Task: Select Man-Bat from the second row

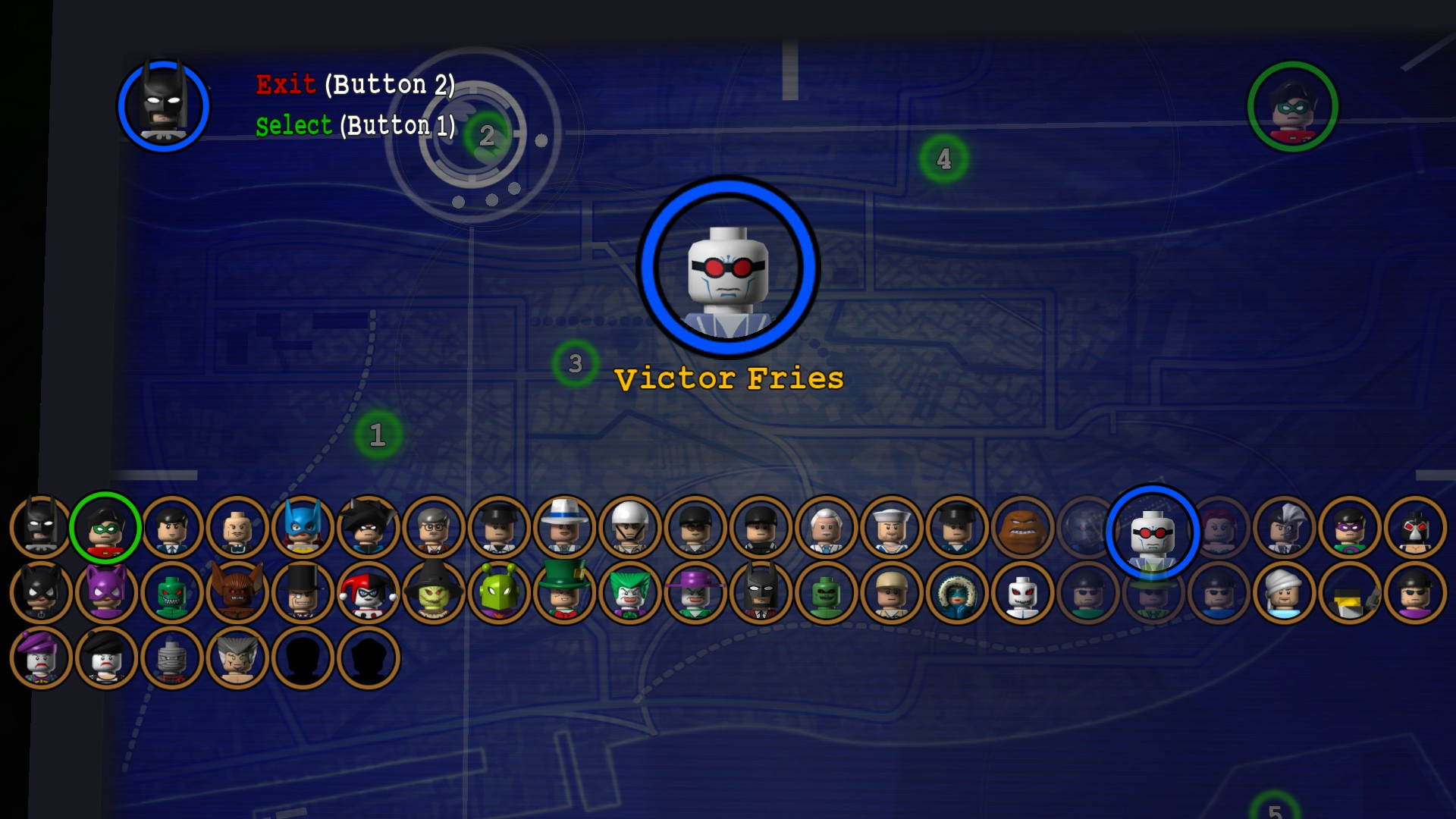Action: click(237, 594)
